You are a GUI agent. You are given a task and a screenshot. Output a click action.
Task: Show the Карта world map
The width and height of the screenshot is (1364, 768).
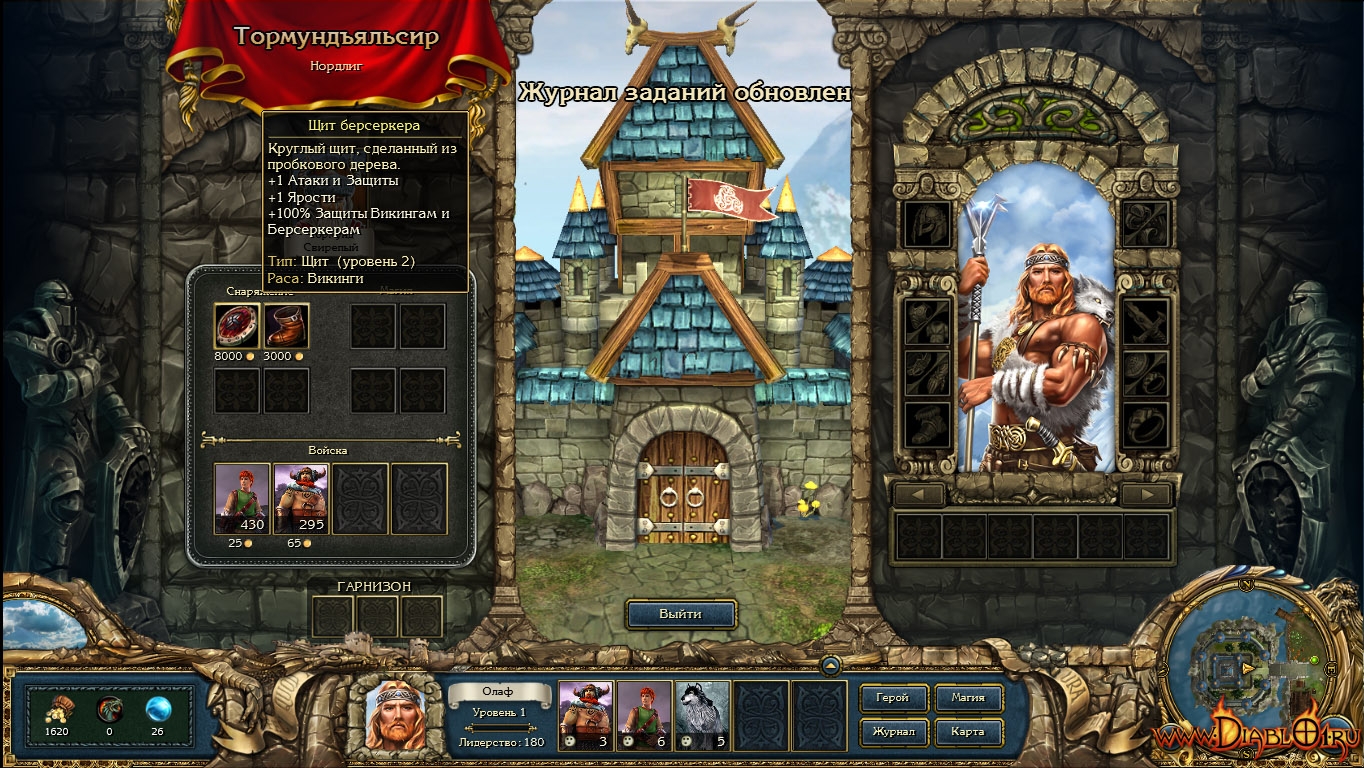(968, 732)
